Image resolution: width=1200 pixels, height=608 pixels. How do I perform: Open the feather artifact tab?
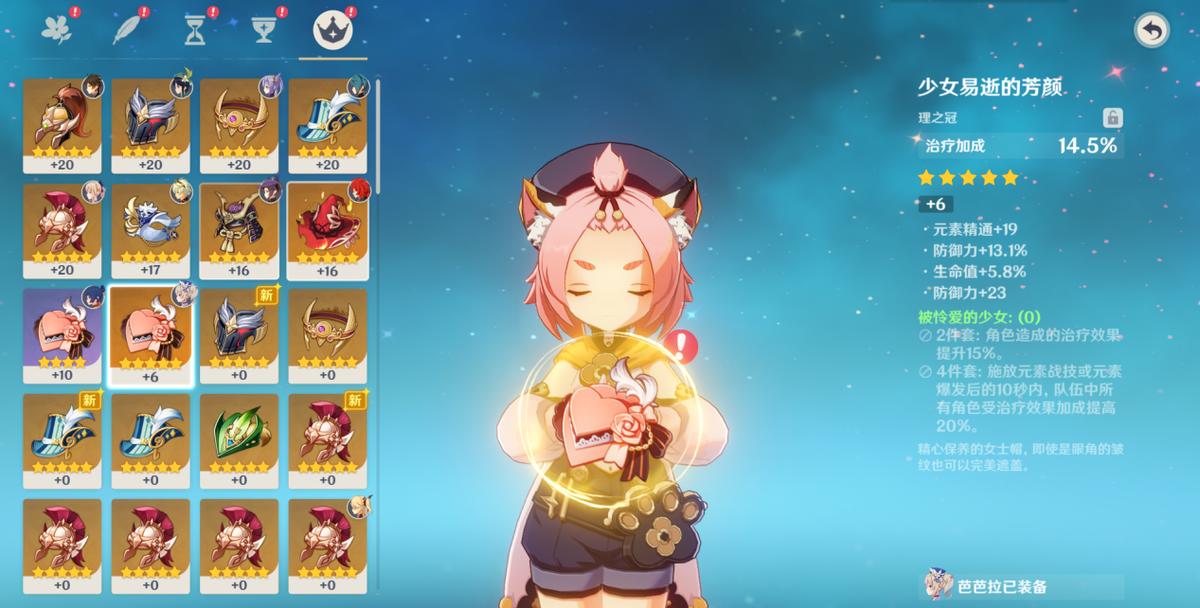[125, 29]
